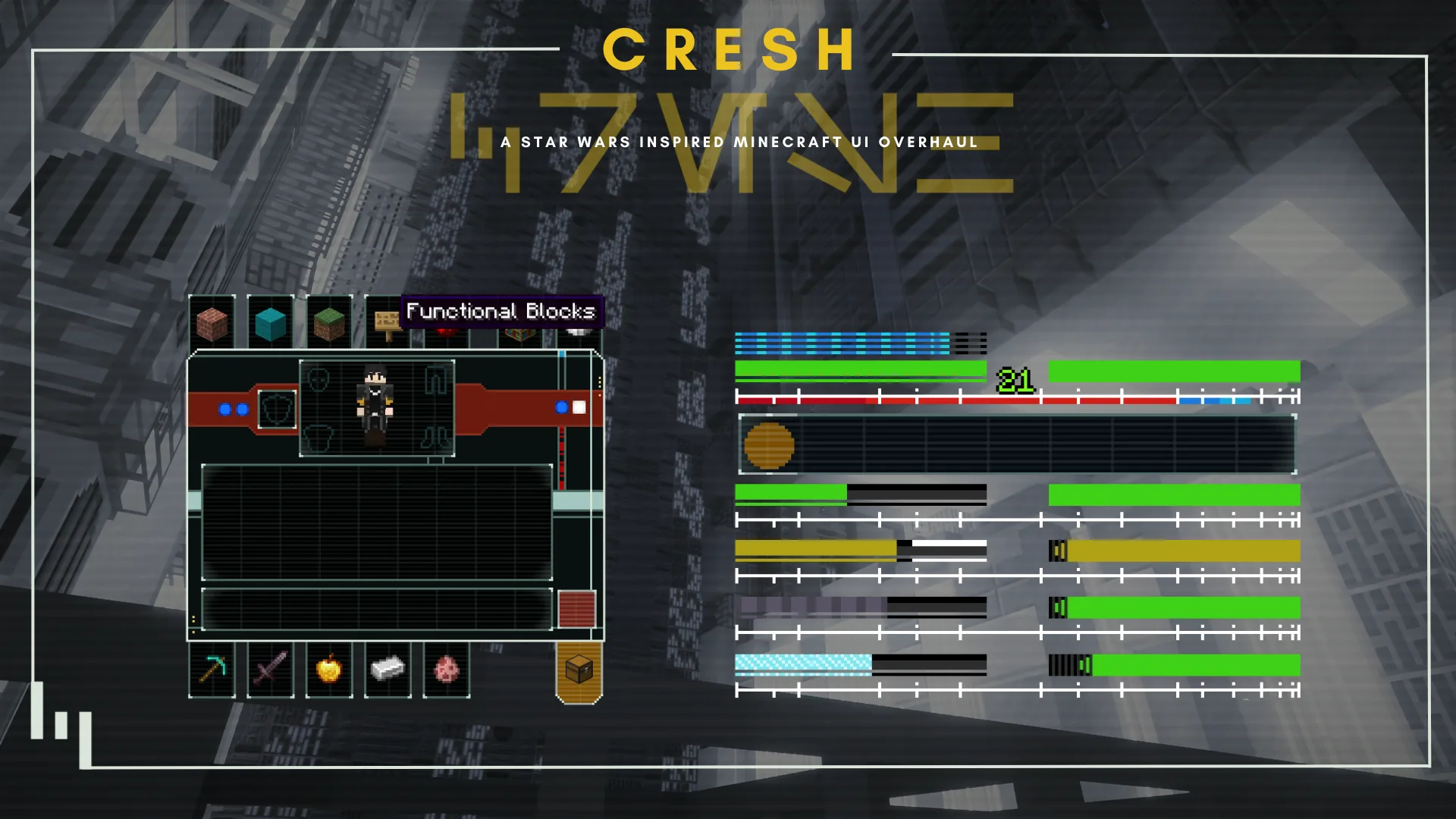The image size is (1456, 819).
Task: Select the empty shield offhand slot
Action: [x=277, y=409]
